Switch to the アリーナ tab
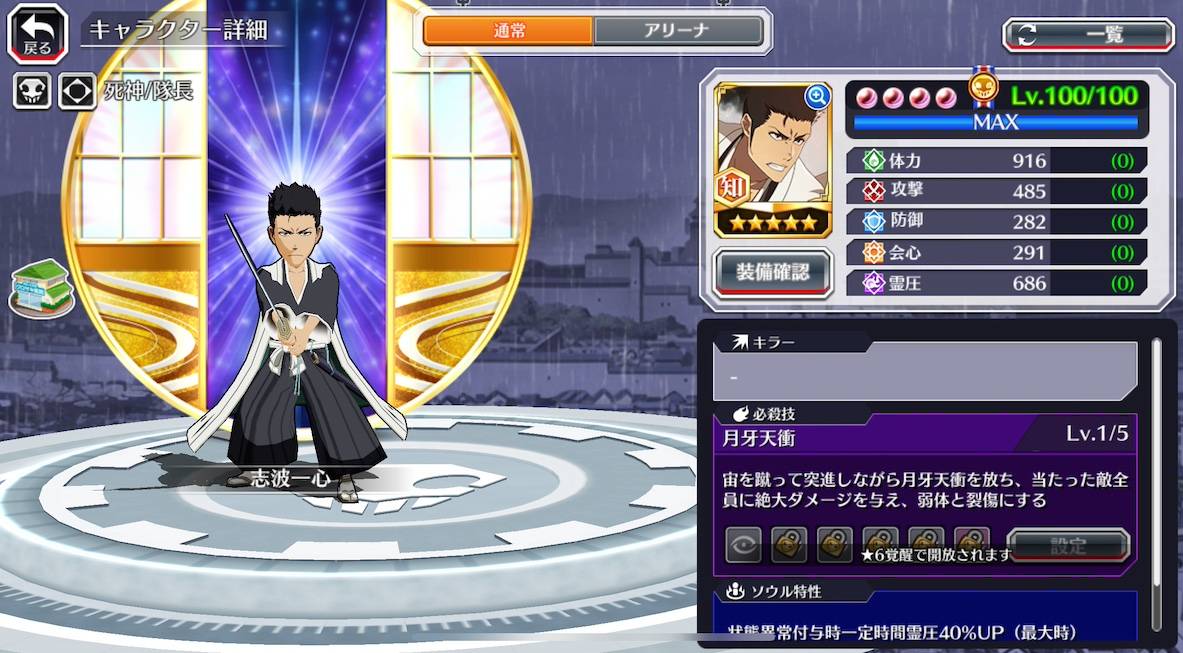1183x653 pixels. click(x=679, y=31)
